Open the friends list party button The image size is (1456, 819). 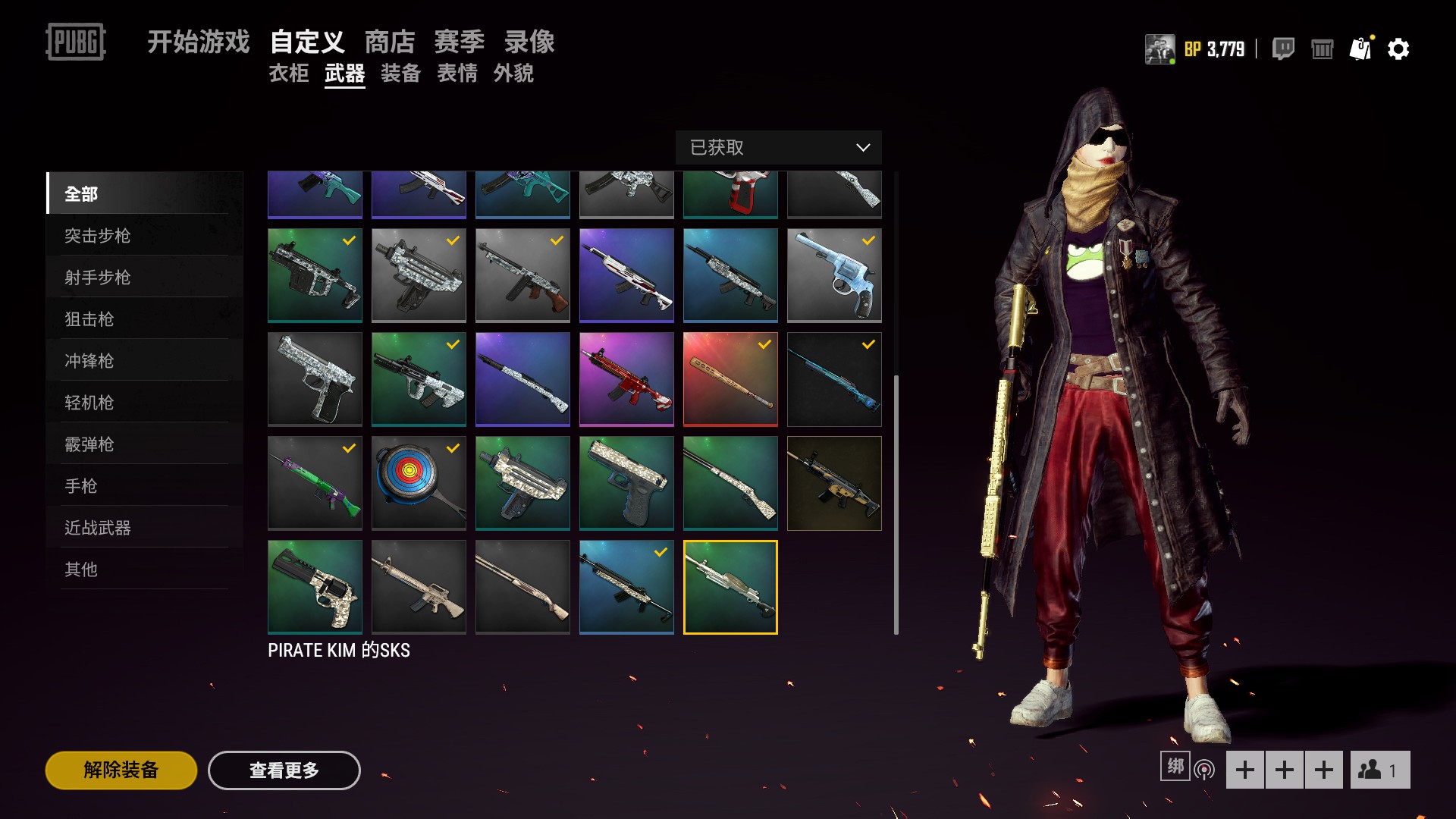(x=1379, y=770)
